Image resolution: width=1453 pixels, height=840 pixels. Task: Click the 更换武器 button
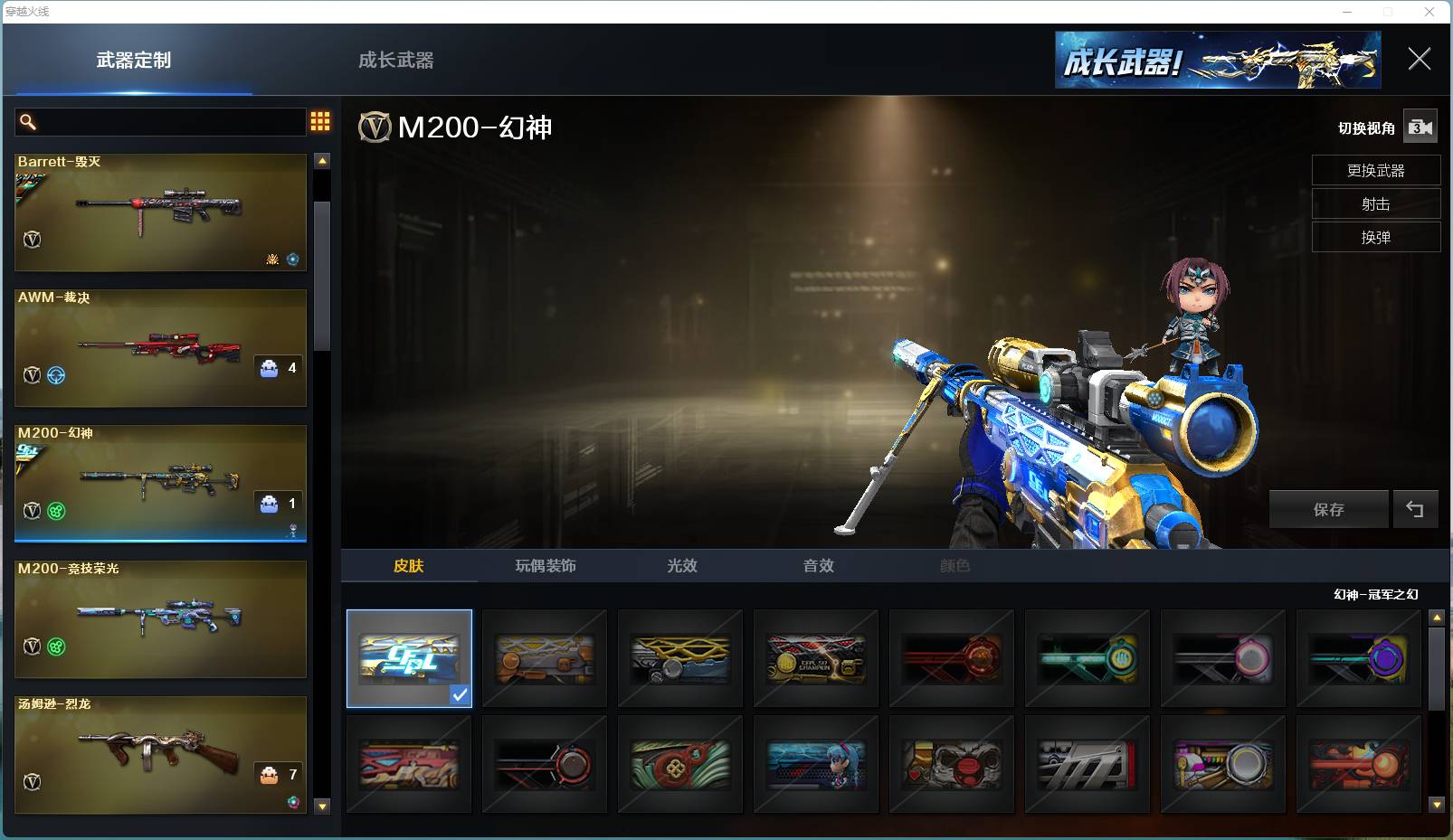click(1375, 171)
